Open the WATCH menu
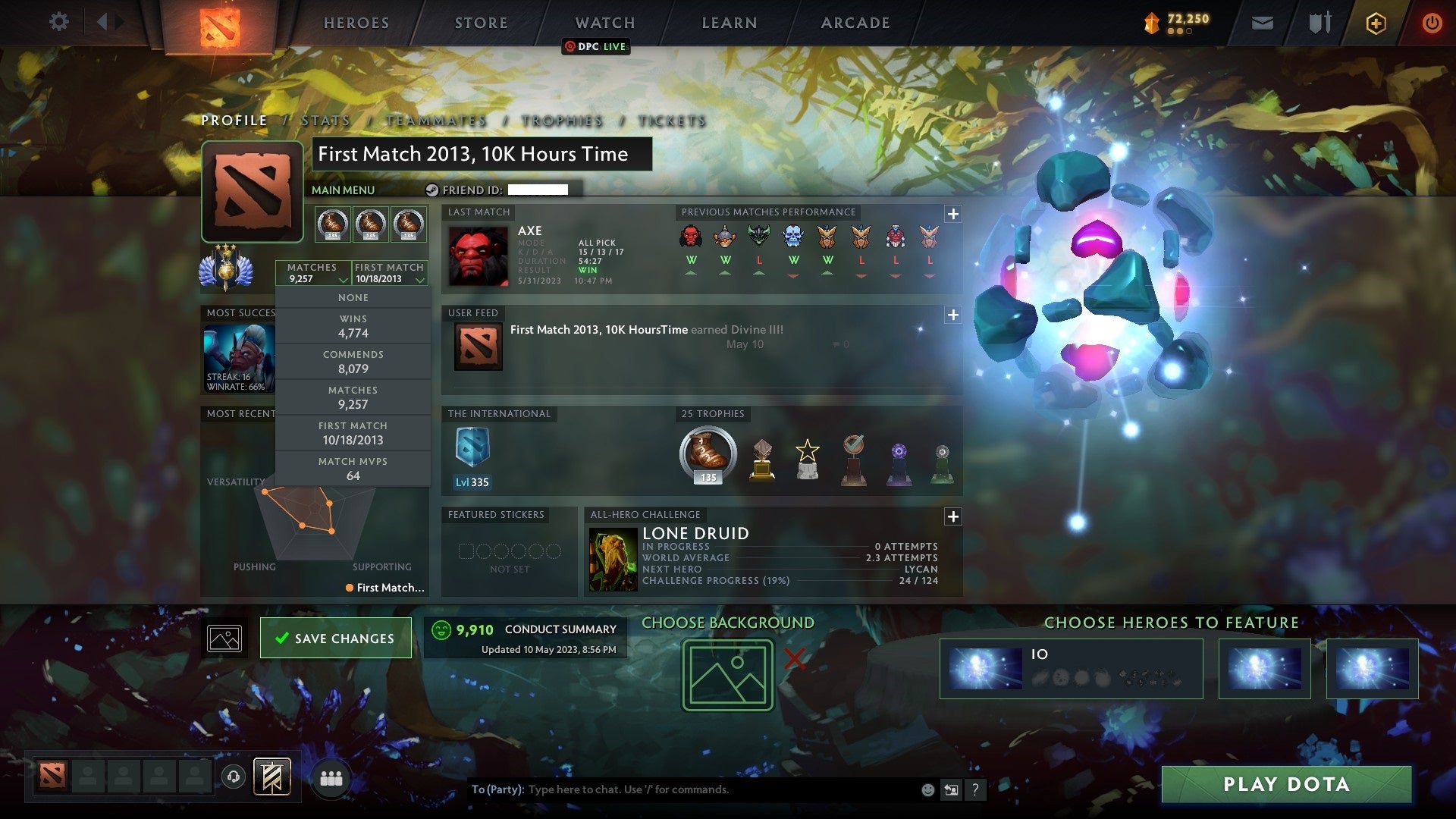Screen dimensions: 1456x819 click(604, 23)
